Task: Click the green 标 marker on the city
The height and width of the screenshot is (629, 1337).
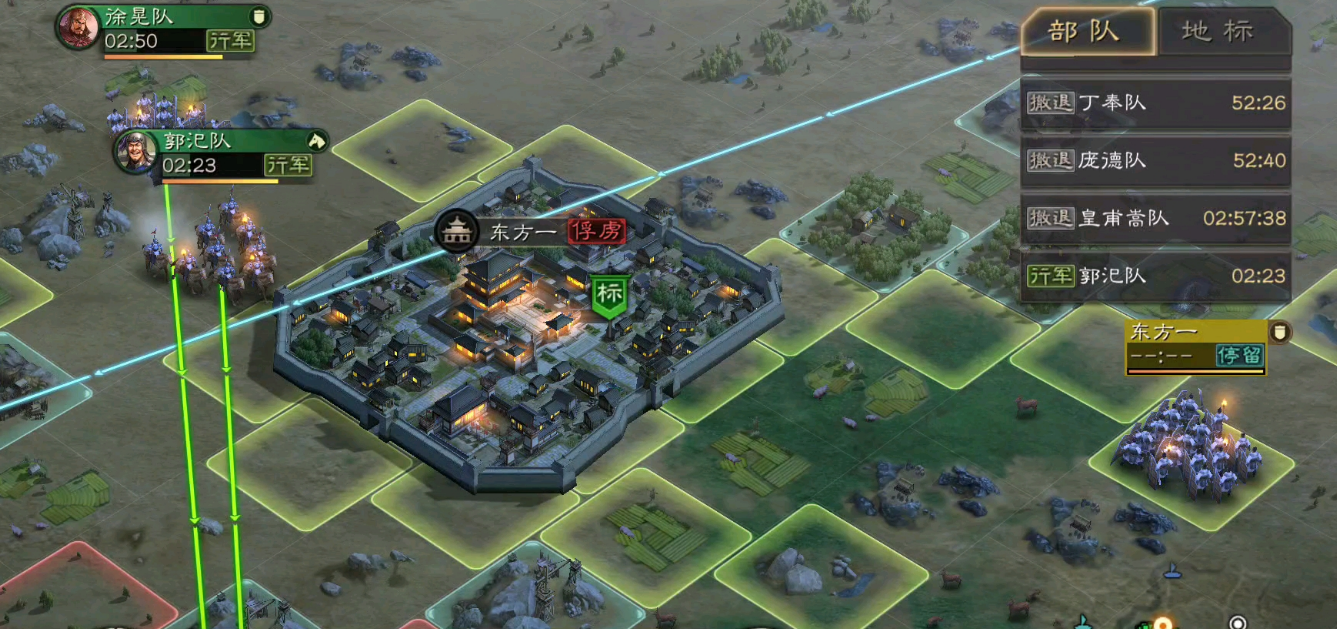Action: [x=609, y=295]
